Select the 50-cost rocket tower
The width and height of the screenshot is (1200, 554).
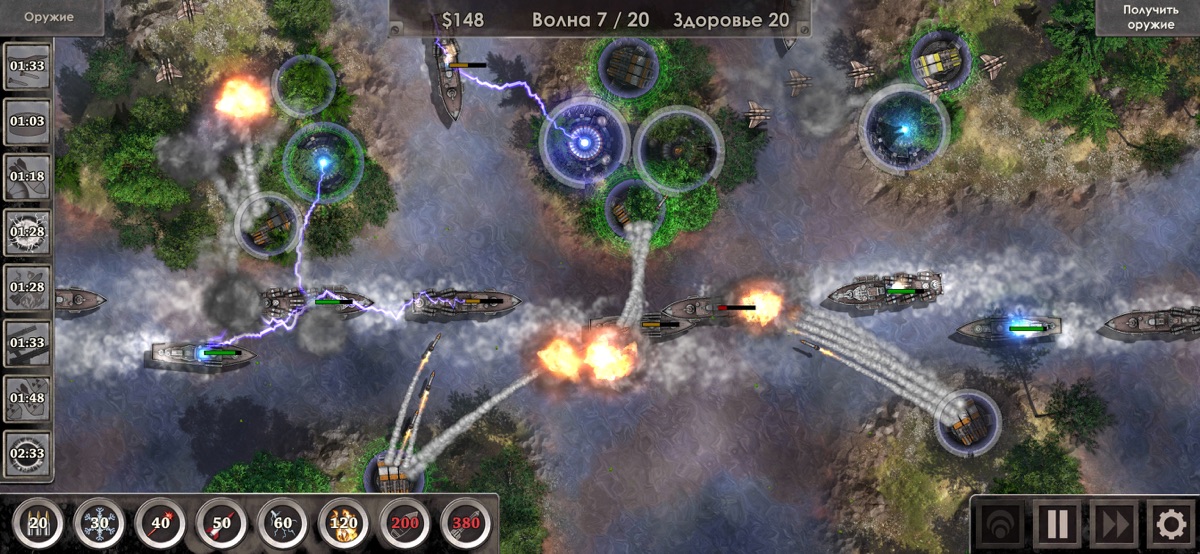(x=221, y=522)
